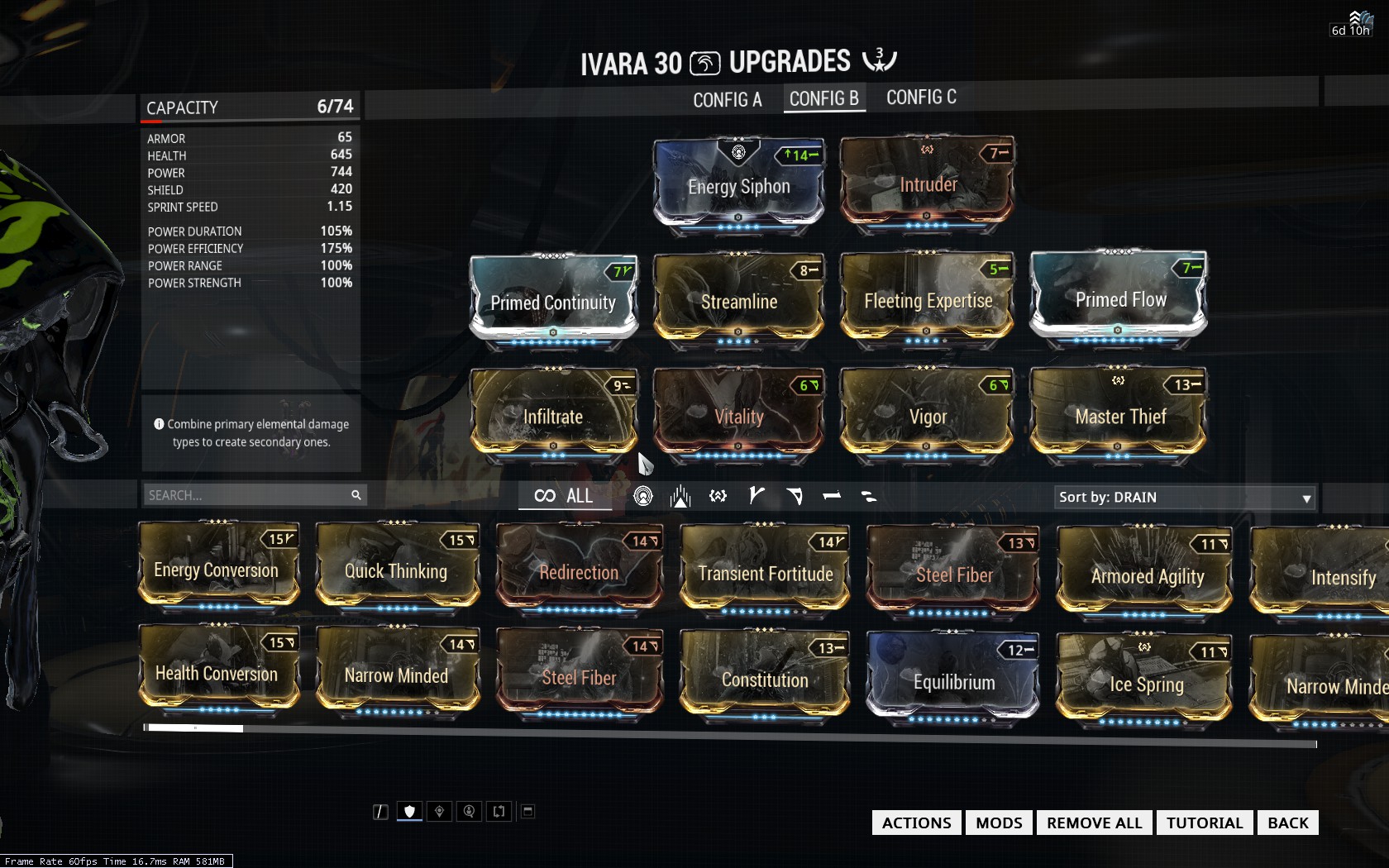The width and height of the screenshot is (1389, 868).
Task: Go back with the Back button
Action: 1287,823
